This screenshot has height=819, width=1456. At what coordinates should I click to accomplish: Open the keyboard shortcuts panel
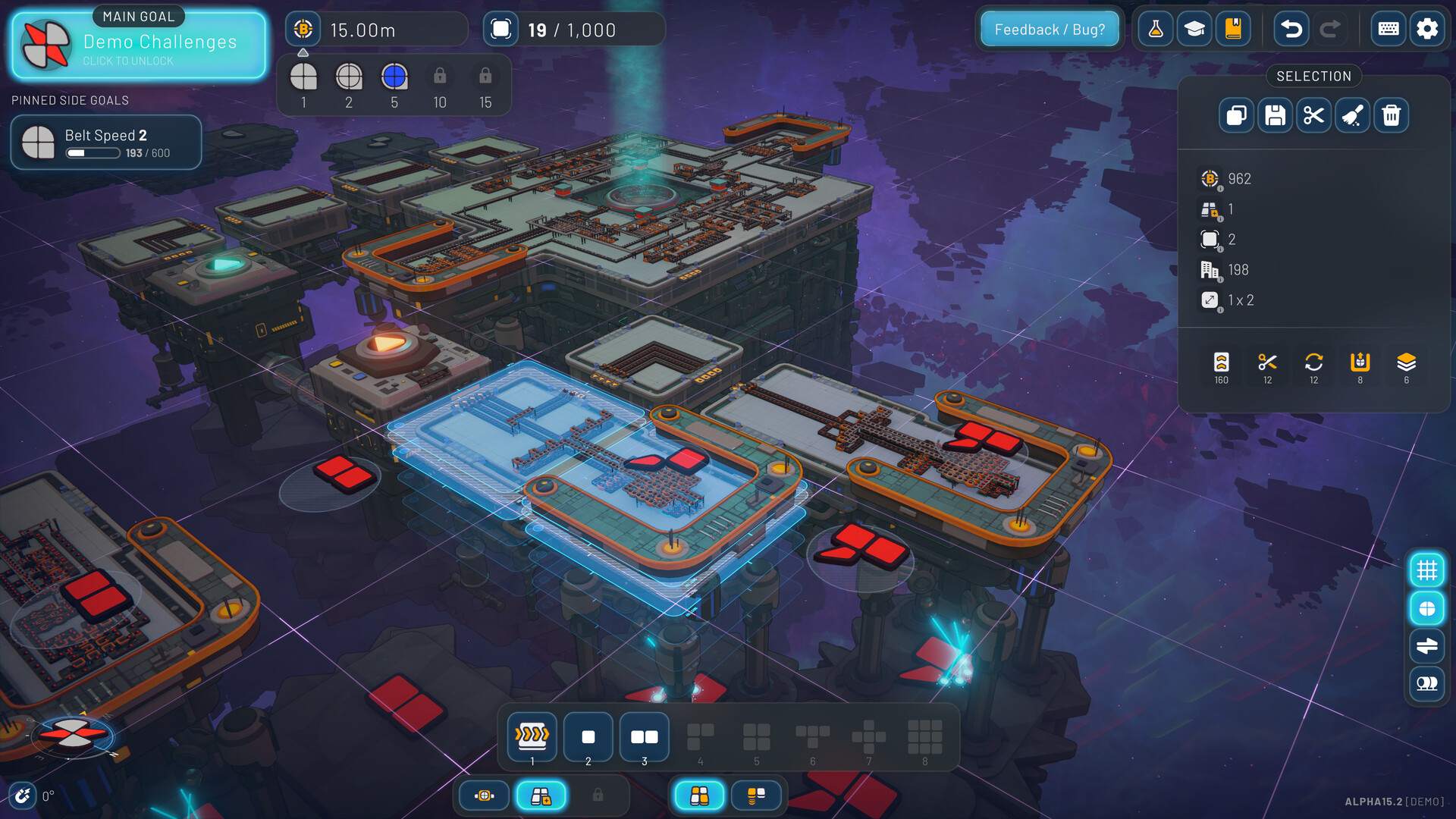1388,29
